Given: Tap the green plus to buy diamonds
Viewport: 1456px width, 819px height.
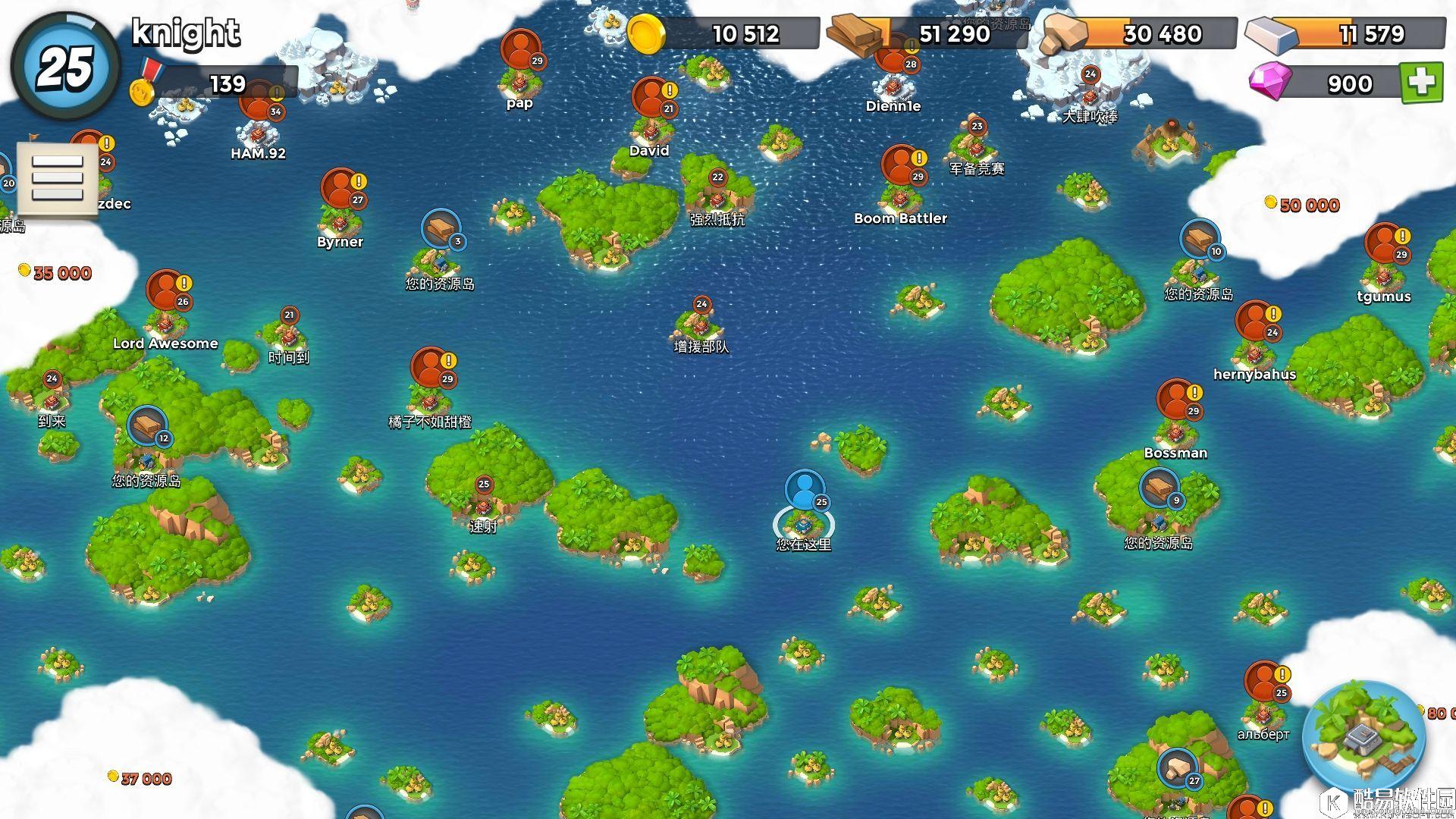Looking at the screenshot, I should (x=1421, y=83).
